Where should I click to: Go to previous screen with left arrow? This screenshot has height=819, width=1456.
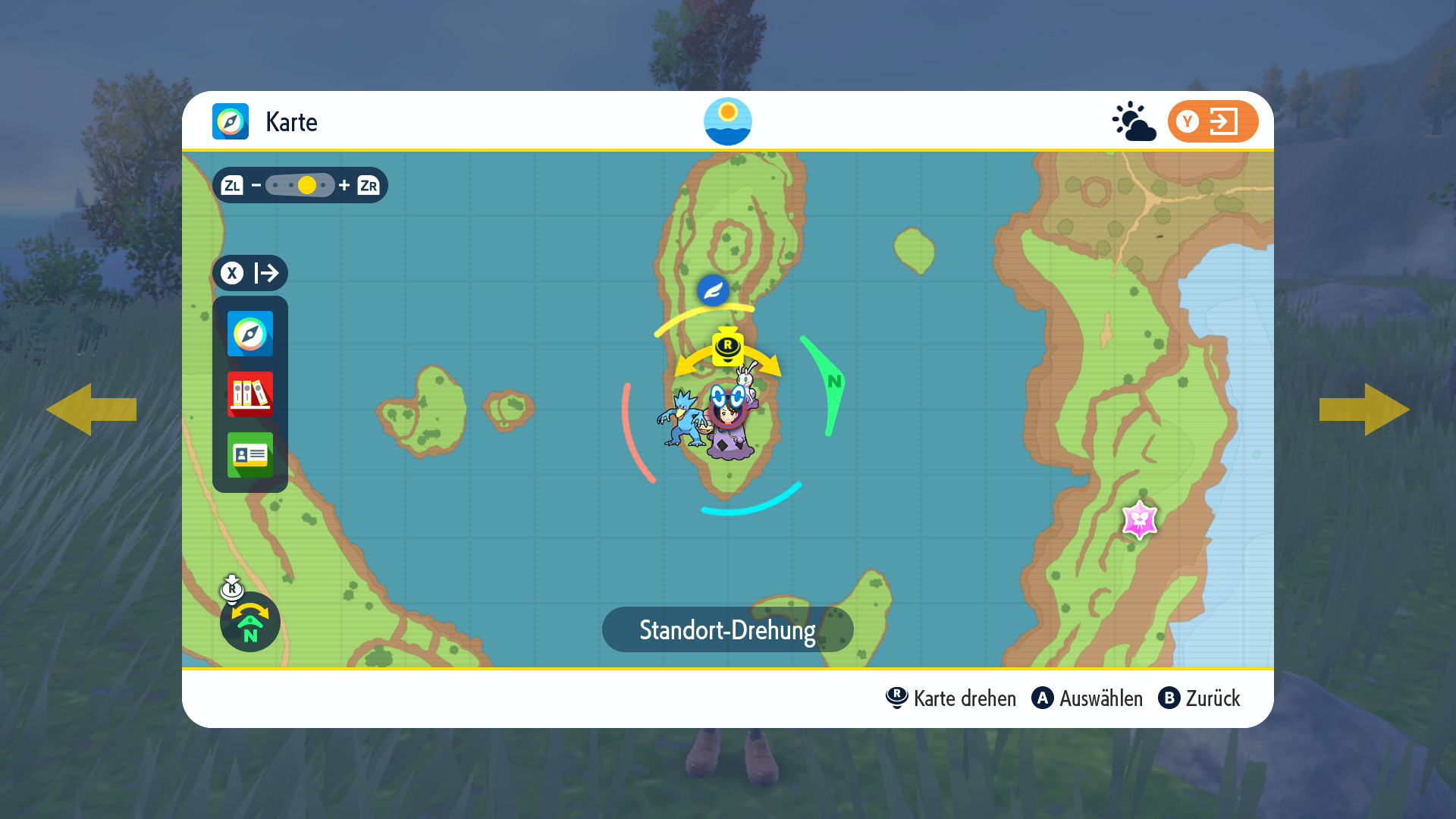click(91, 409)
